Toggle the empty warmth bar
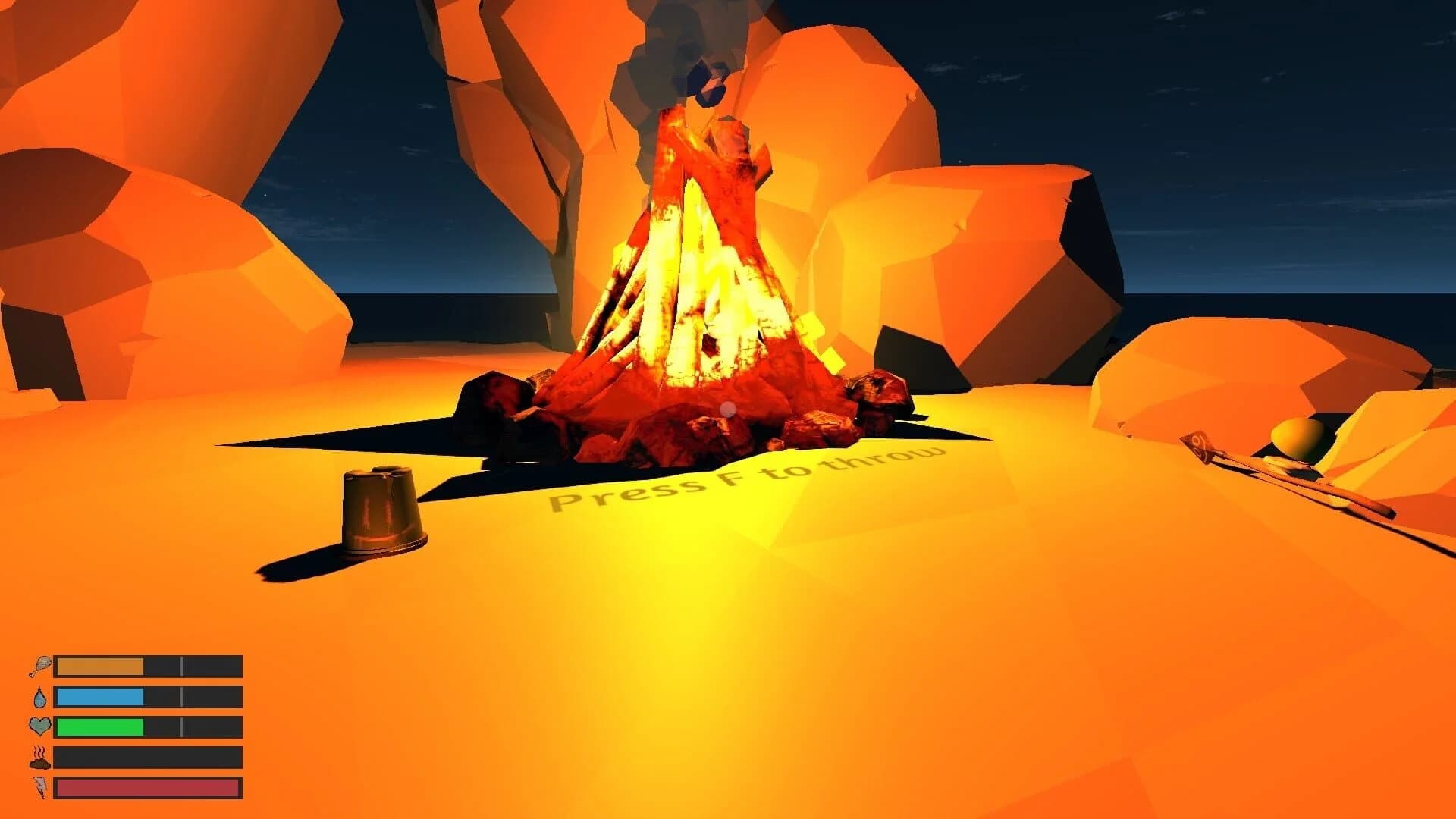Viewport: 1456px width, 819px height. pyautogui.click(x=148, y=758)
